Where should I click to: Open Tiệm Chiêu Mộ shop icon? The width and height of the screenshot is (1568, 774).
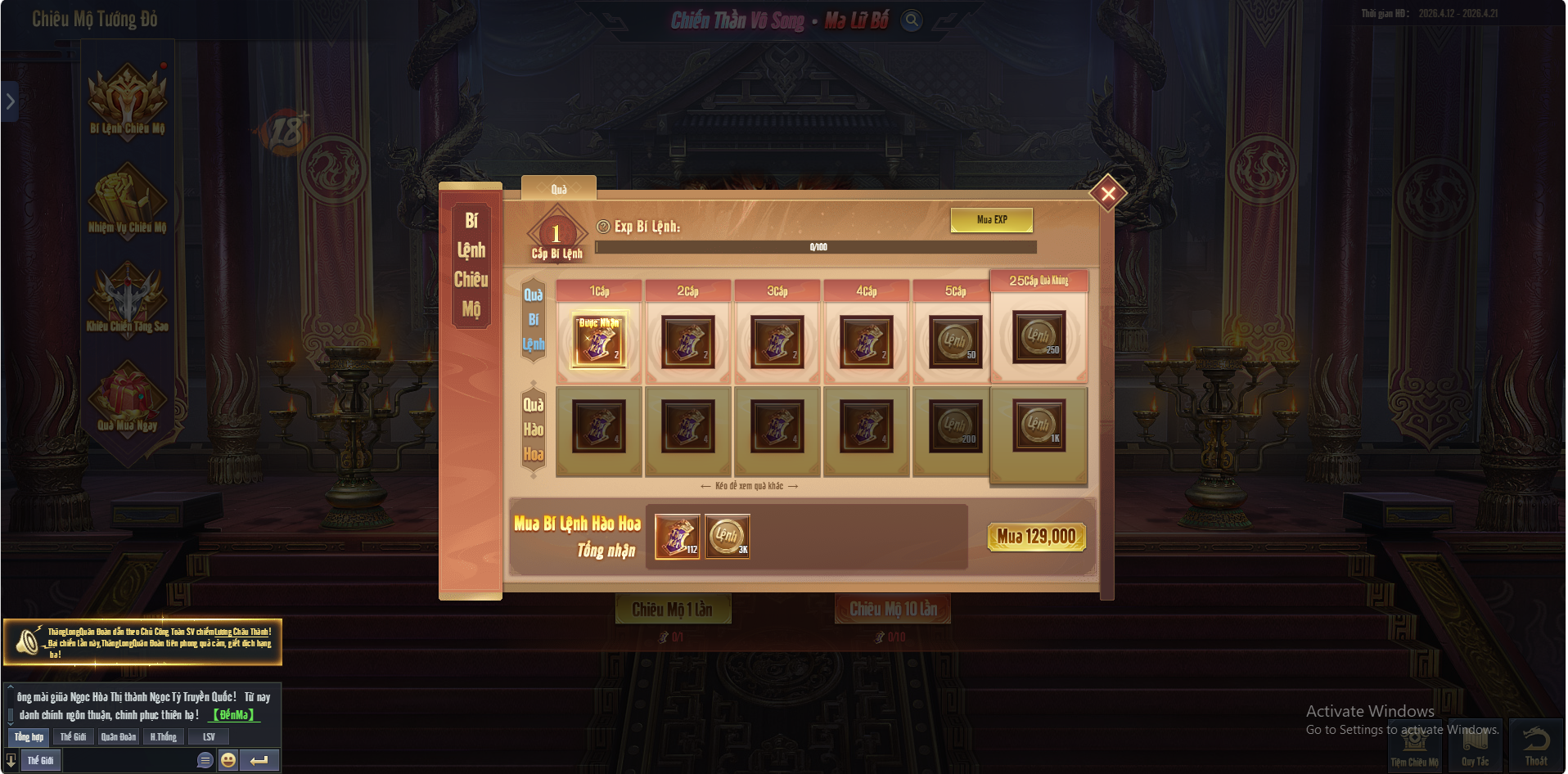(1415, 743)
